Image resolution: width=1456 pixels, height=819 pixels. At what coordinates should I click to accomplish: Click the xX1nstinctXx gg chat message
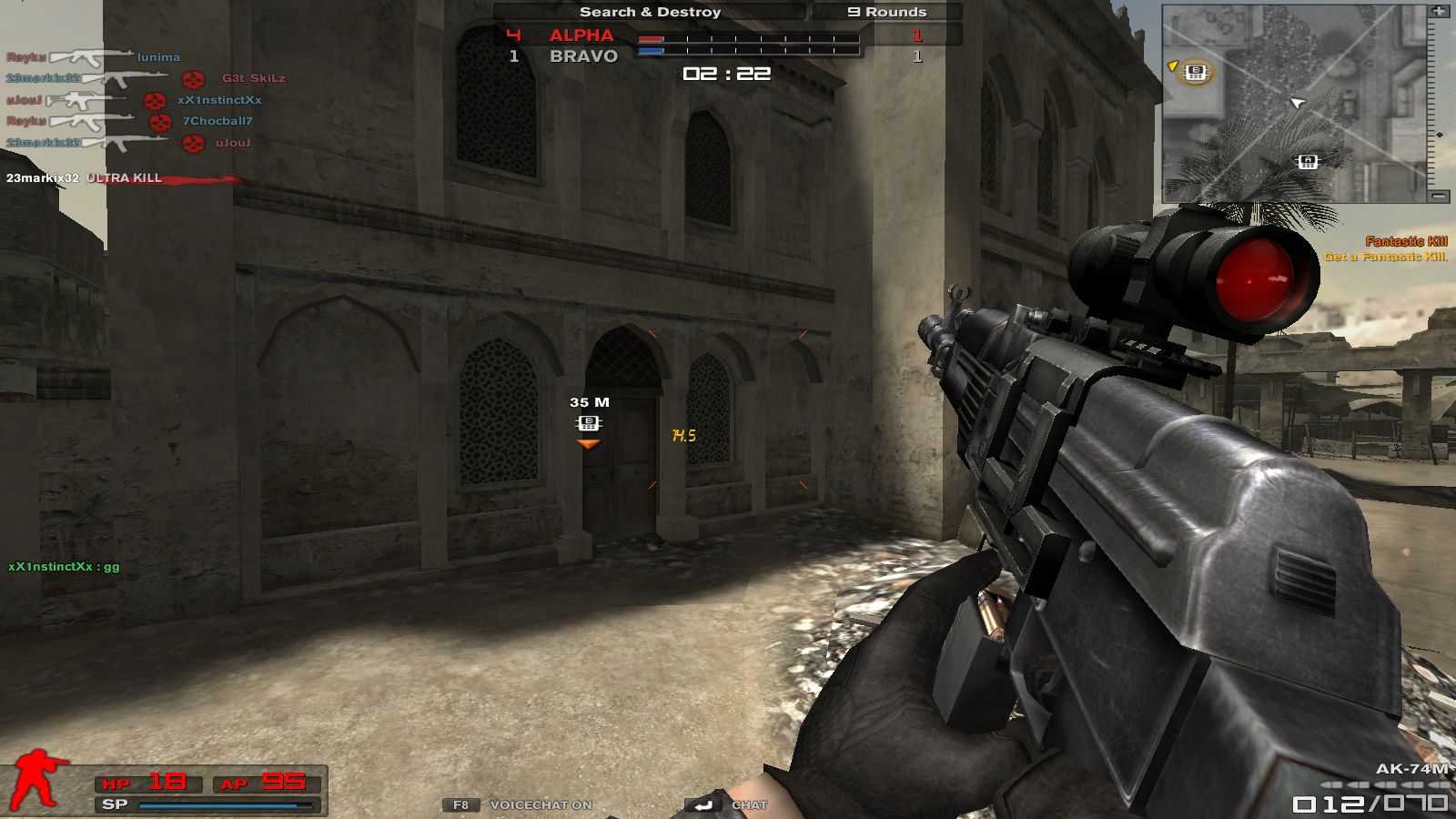coord(64,566)
